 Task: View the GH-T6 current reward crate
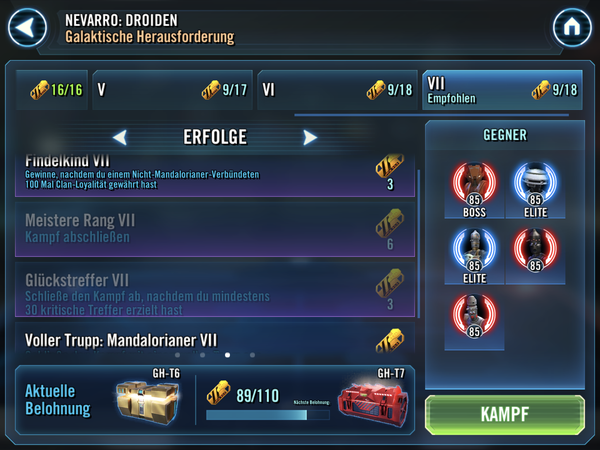click(x=147, y=397)
